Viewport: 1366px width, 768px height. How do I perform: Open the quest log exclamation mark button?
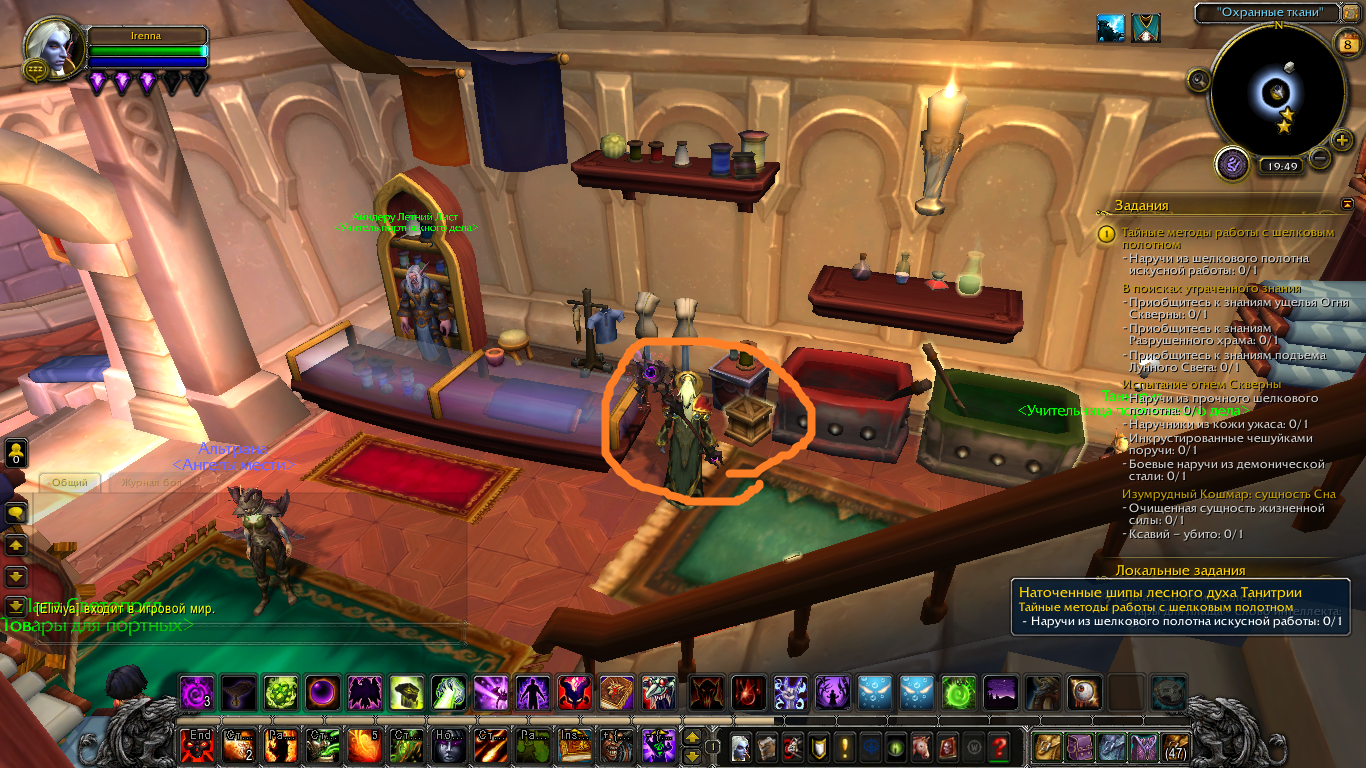coord(843,746)
